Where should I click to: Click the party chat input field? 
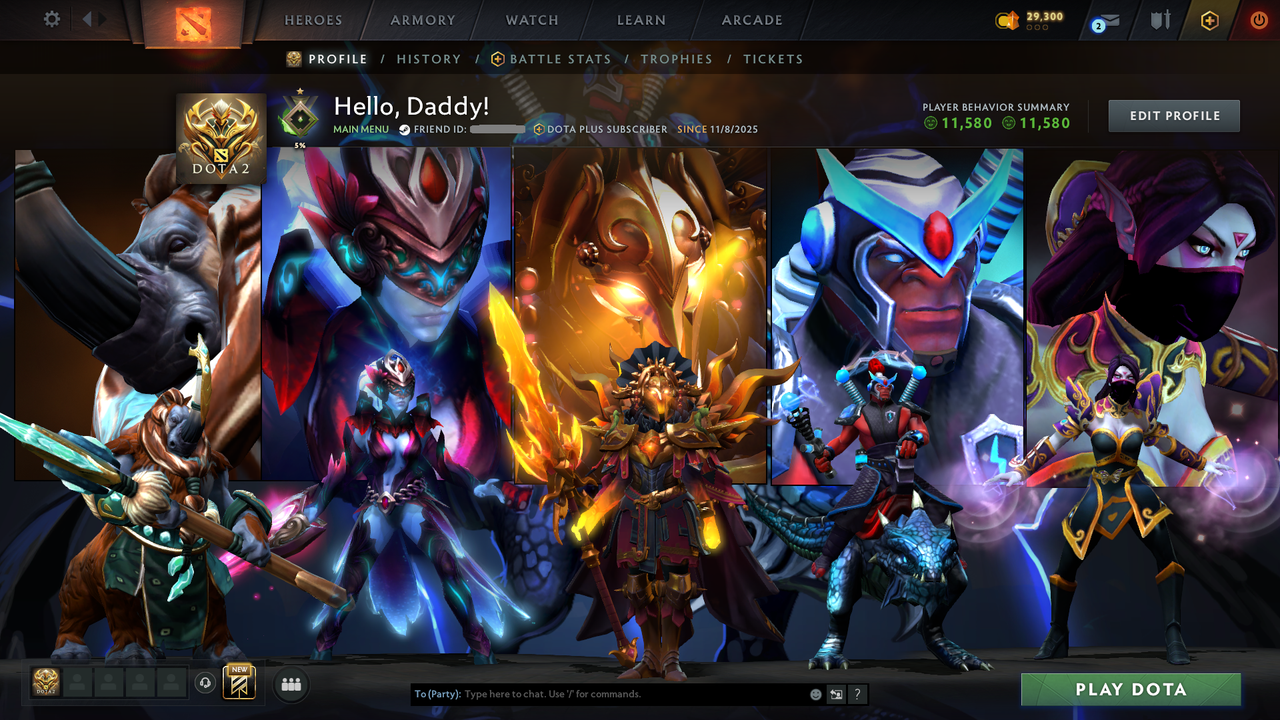click(x=600, y=693)
